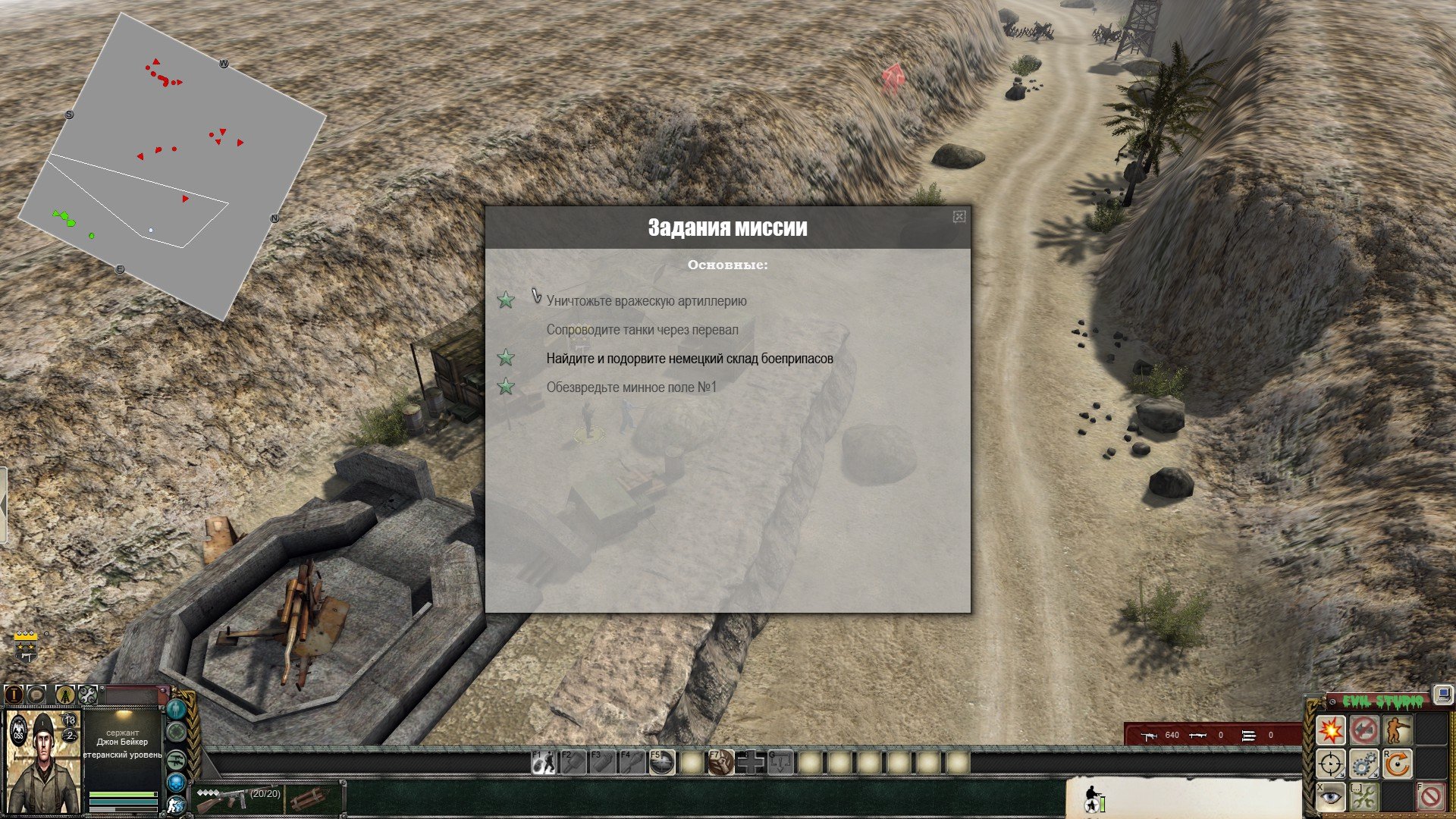
Task: Open the computer monitor menu button
Action: [x=1442, y=694]
